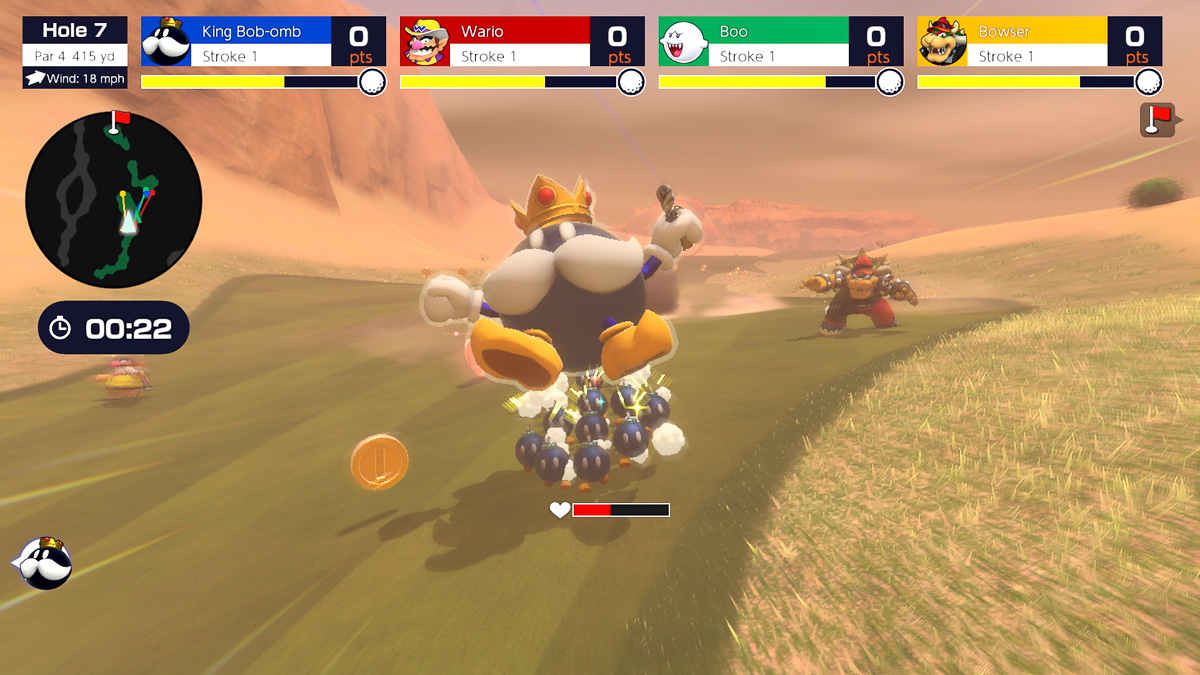Viewport: 1200px width, 675px height.
Task: Click the King Bob-omb portrait icon
Action: pos(44,563)
